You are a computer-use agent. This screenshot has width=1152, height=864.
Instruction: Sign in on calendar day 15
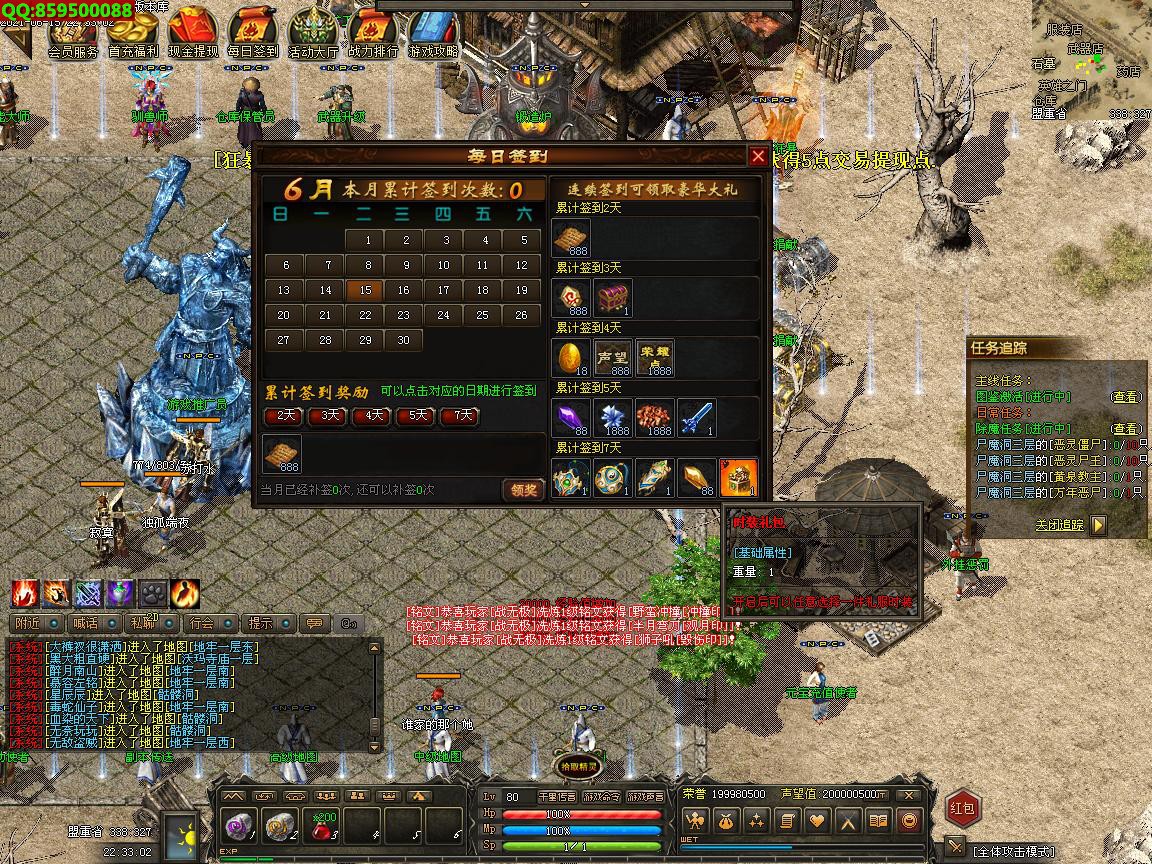click(x=365, y=290)
